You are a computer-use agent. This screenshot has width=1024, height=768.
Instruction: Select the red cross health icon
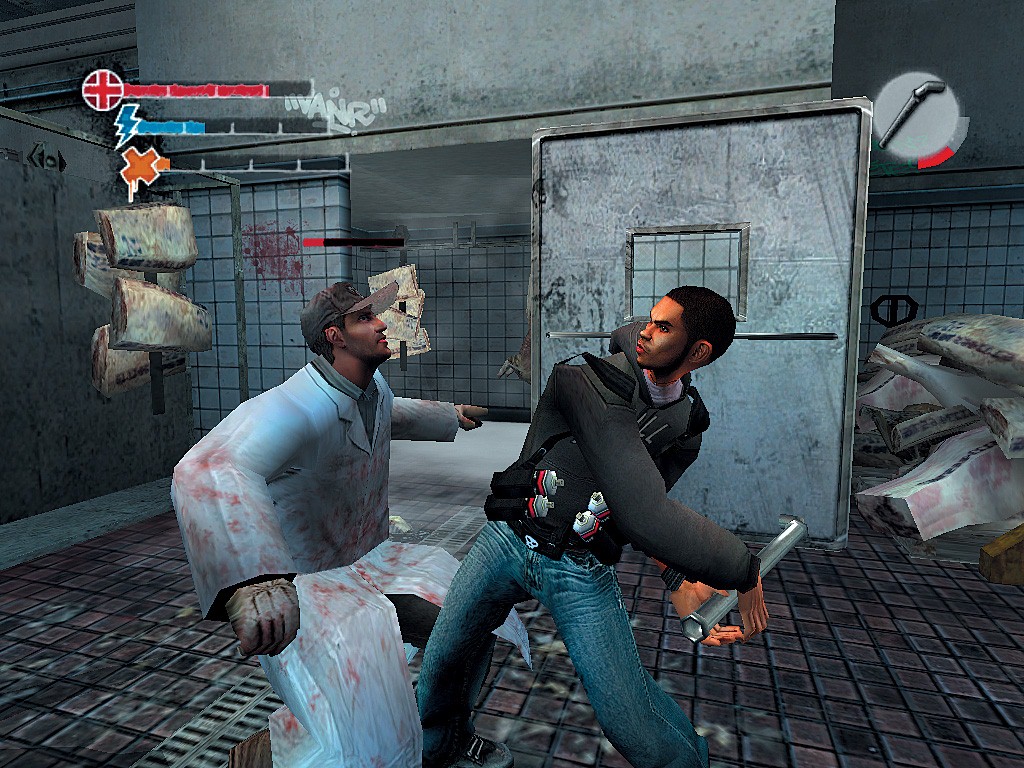[x=101, y=89]
